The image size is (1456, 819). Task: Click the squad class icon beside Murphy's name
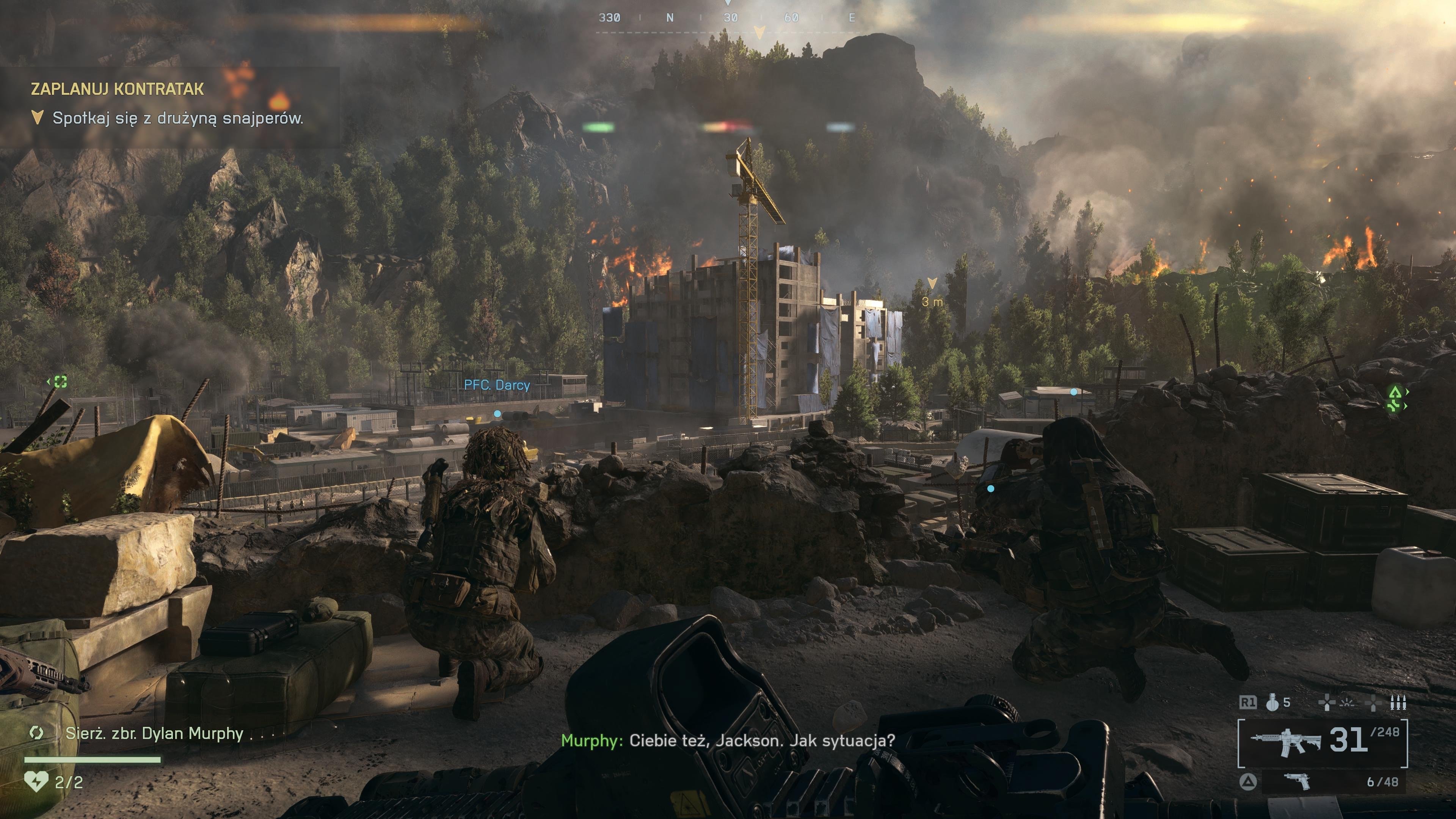[x=37, y=733]
